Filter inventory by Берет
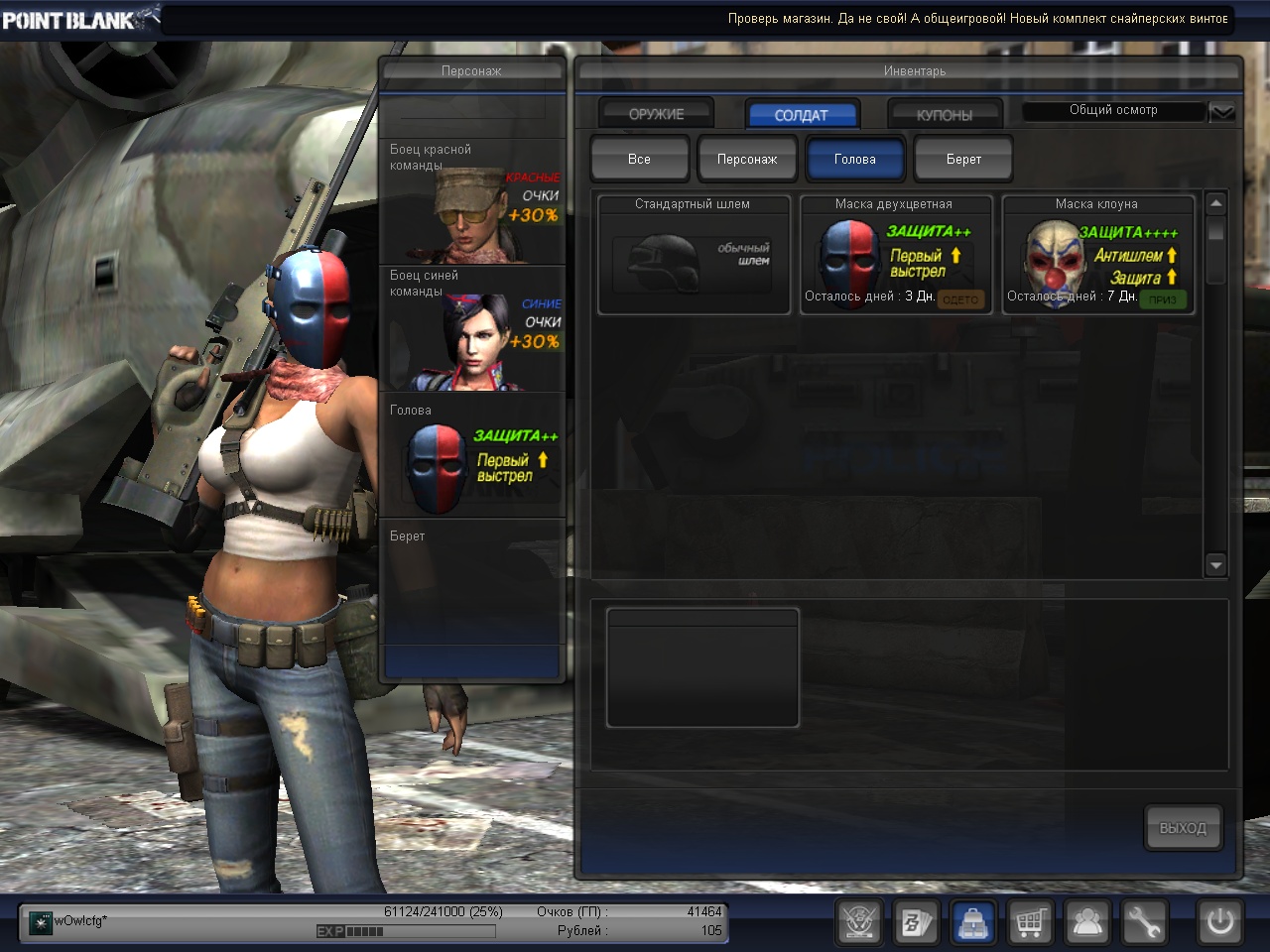Viewport: 1270px width, 952px height. click(x=963, y=159)
